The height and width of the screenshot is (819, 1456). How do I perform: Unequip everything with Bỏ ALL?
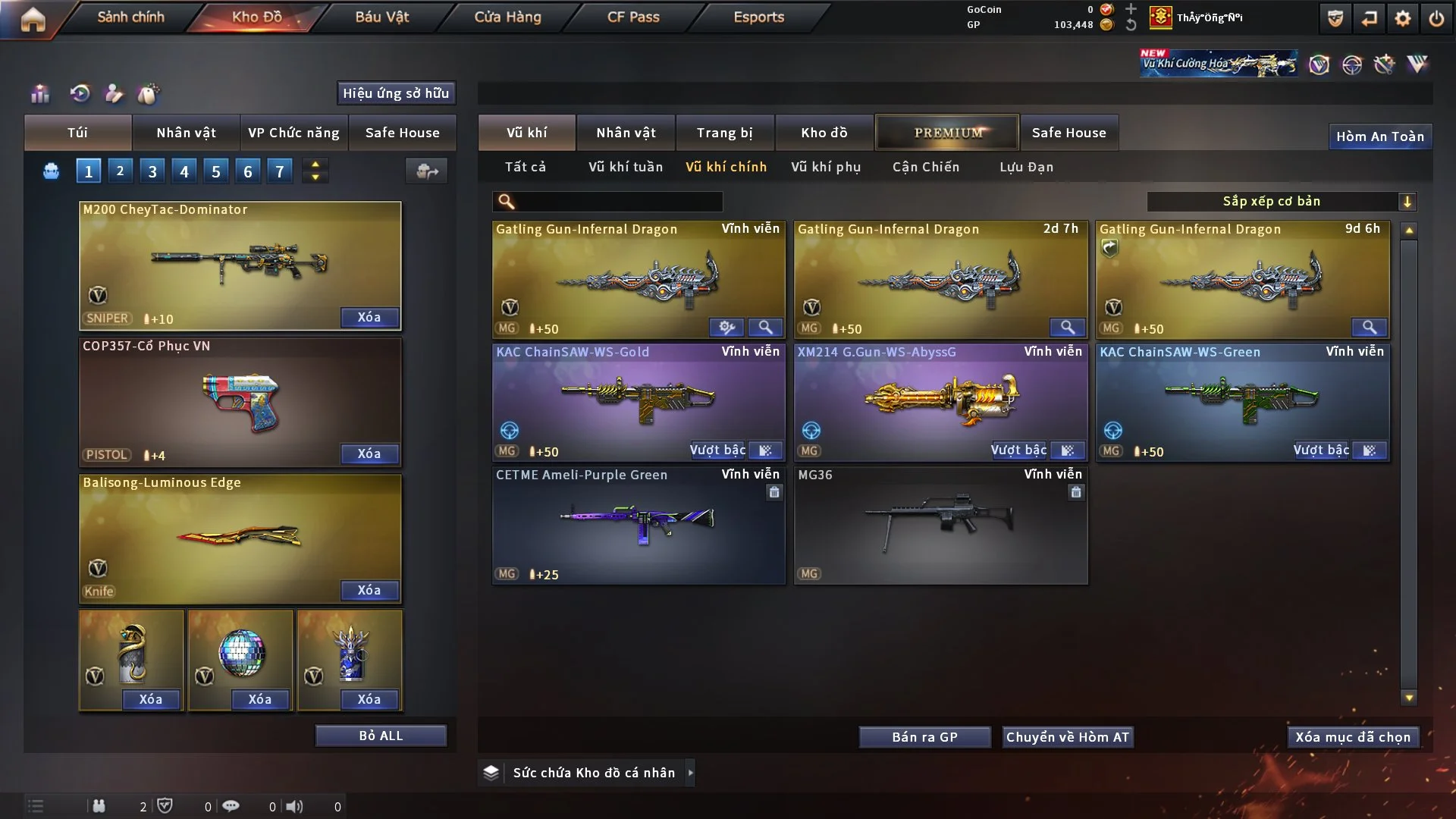pos(381,736)
